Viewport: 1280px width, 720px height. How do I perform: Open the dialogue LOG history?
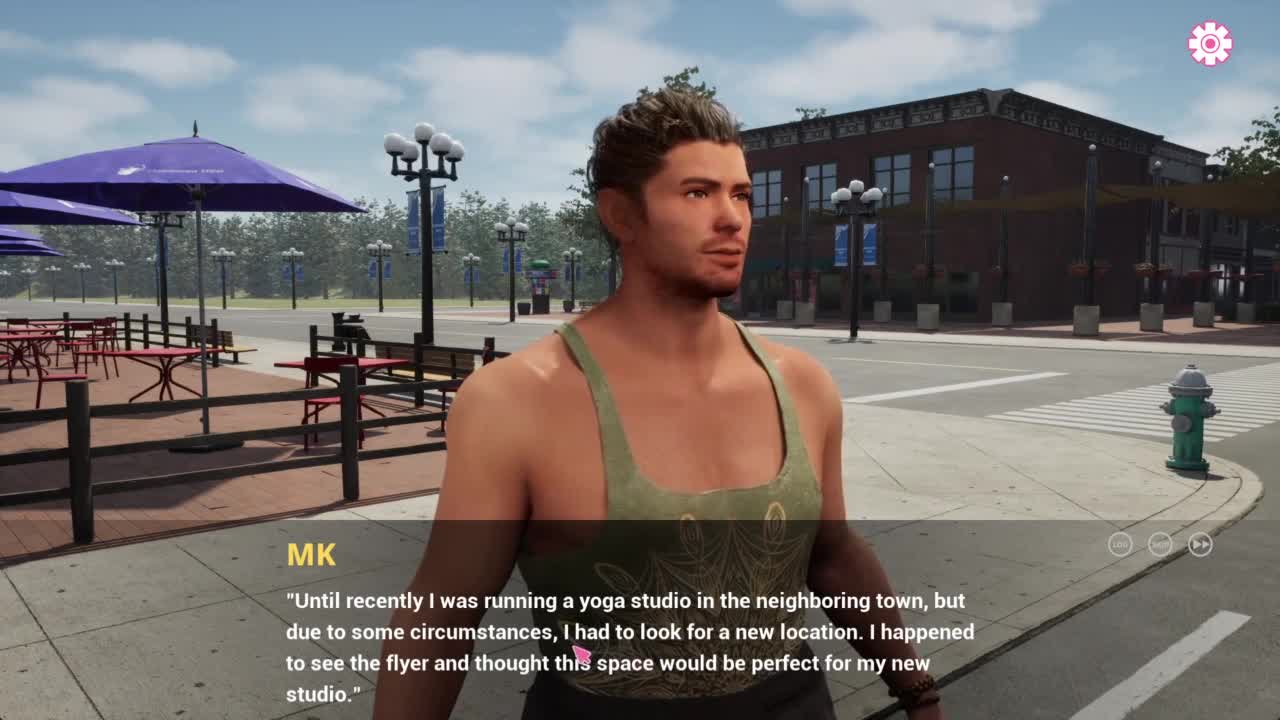pos(1120,544)
